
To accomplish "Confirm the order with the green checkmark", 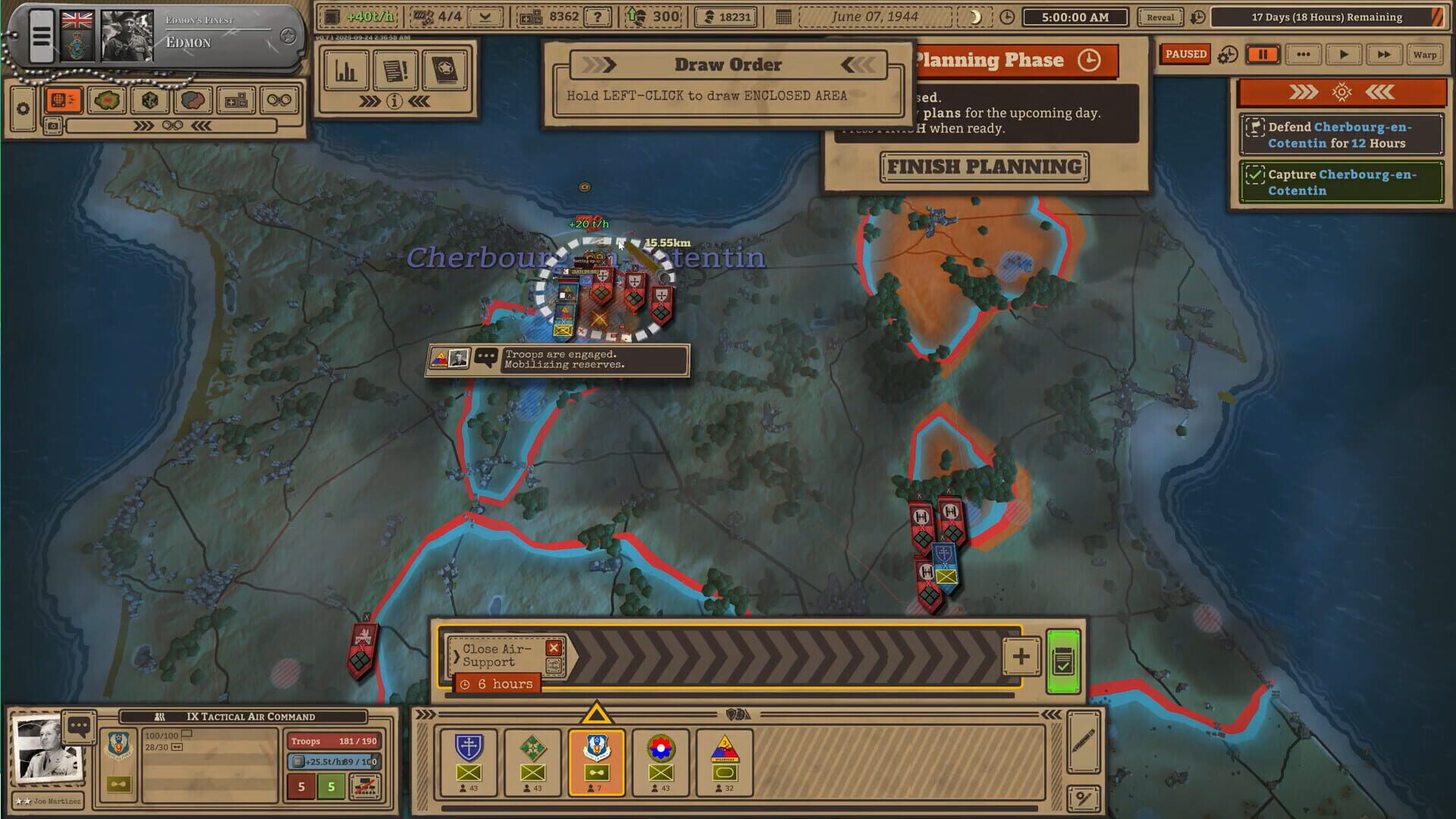I will [1065, 658].
